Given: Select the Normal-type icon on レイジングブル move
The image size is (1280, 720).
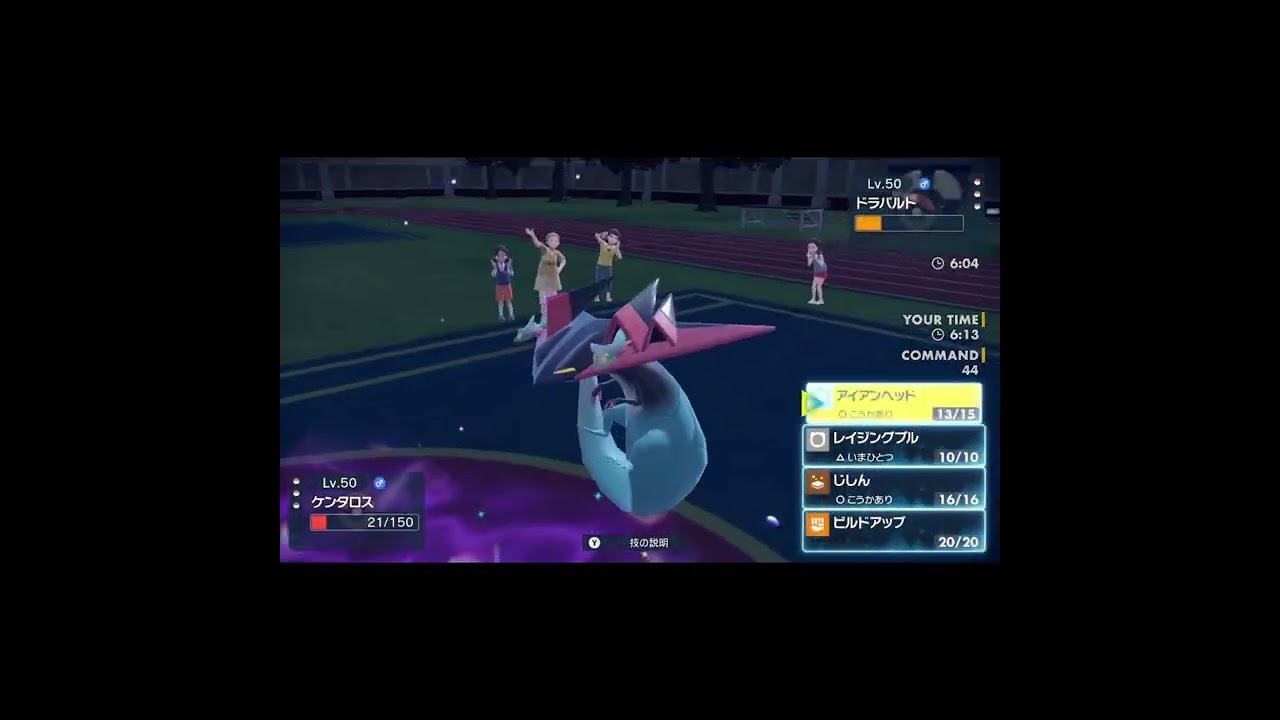Looking at the screenshot, I should click(x=817, y=438).
